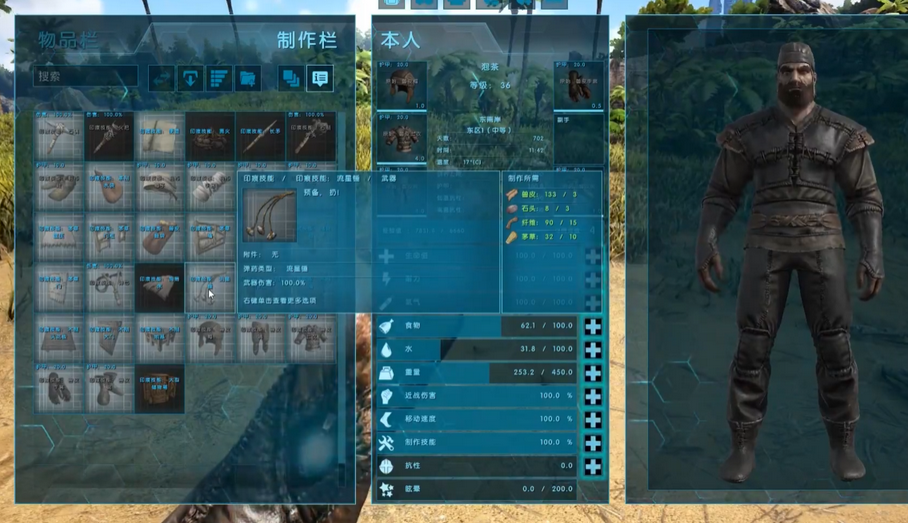Click the folder icon in the inventory toolbar
Image resolution: width=908 pixels, height=523 pixels.
tap(247, 77)
